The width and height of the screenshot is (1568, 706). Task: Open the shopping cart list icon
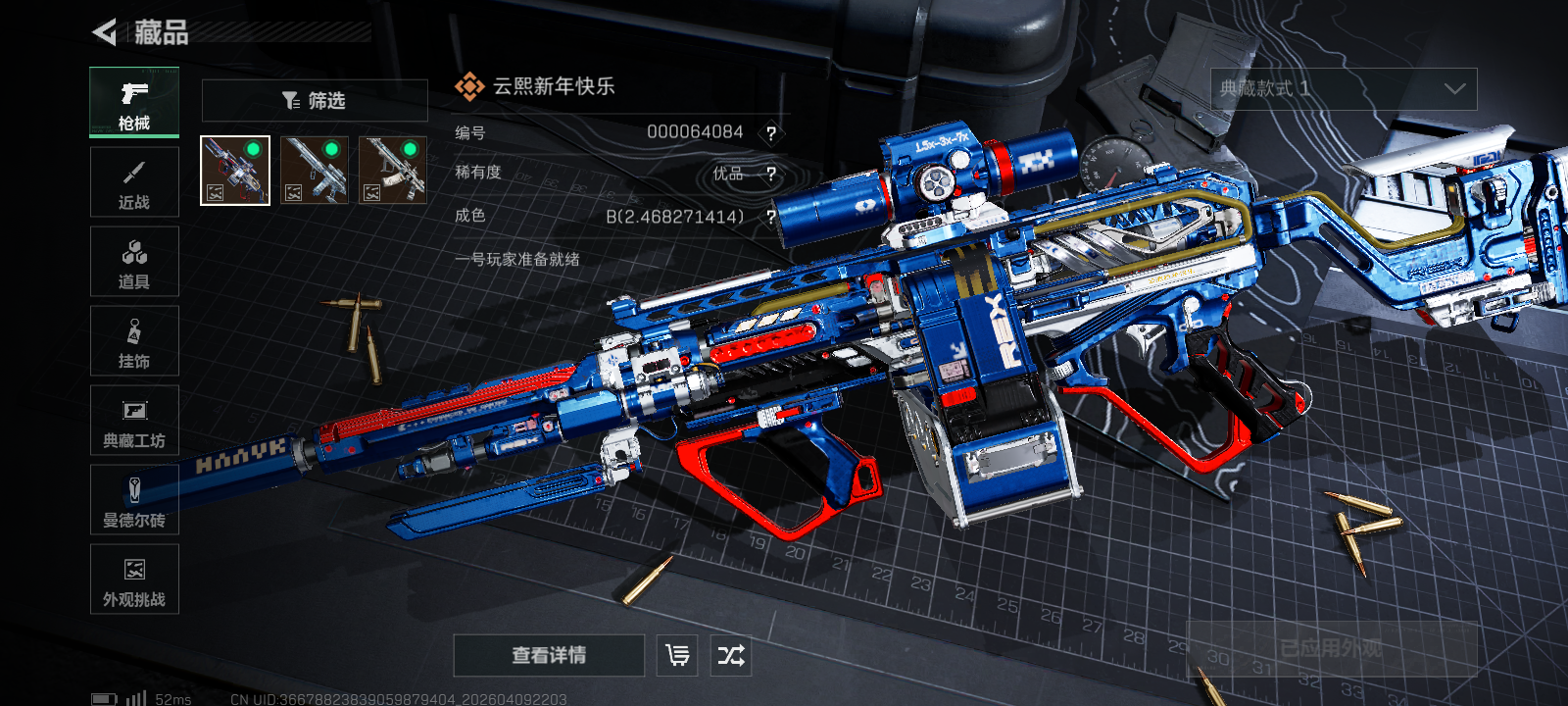click(x=677, y=655)
